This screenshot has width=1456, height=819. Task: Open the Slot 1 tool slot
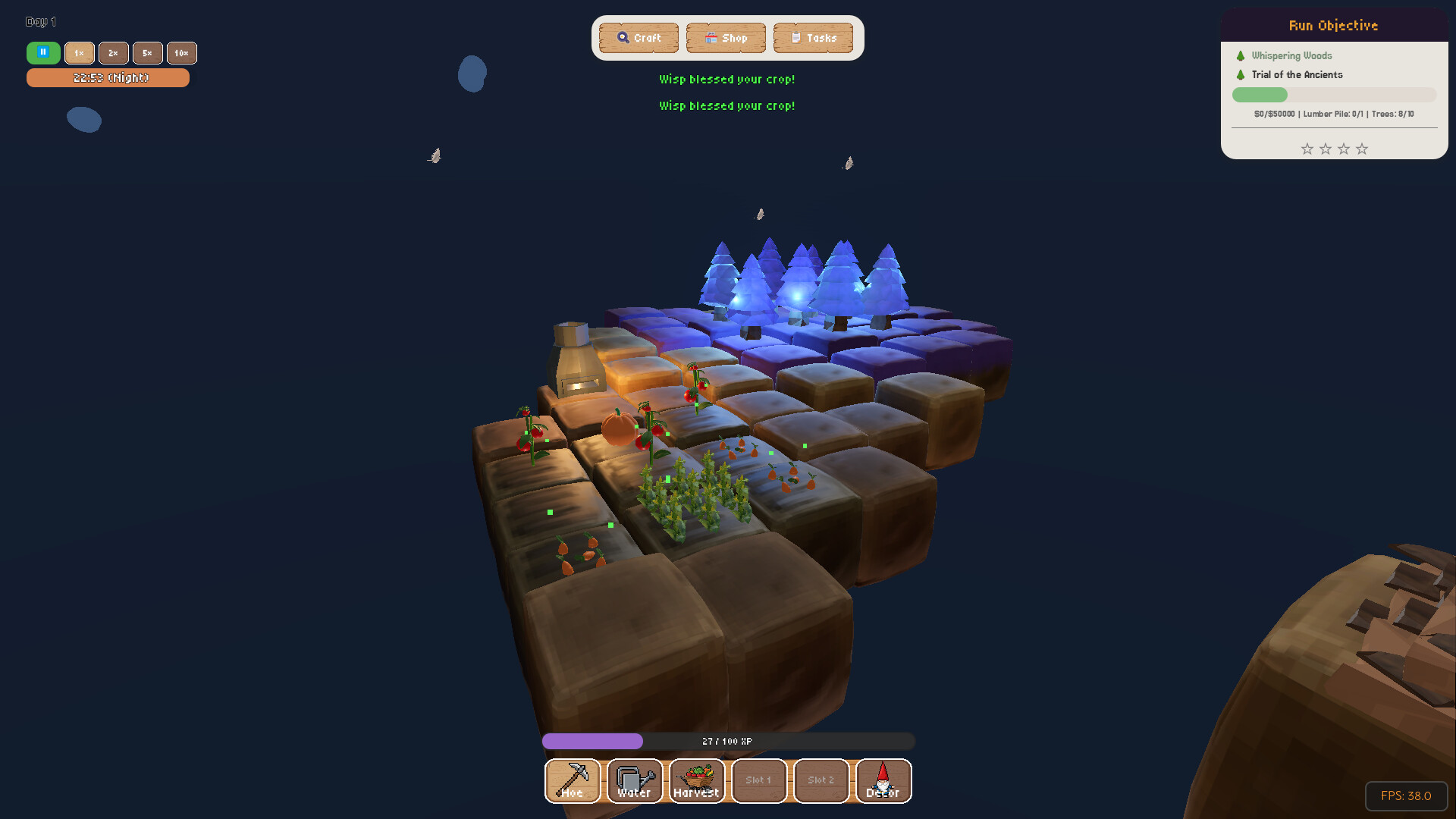[759, 781]
